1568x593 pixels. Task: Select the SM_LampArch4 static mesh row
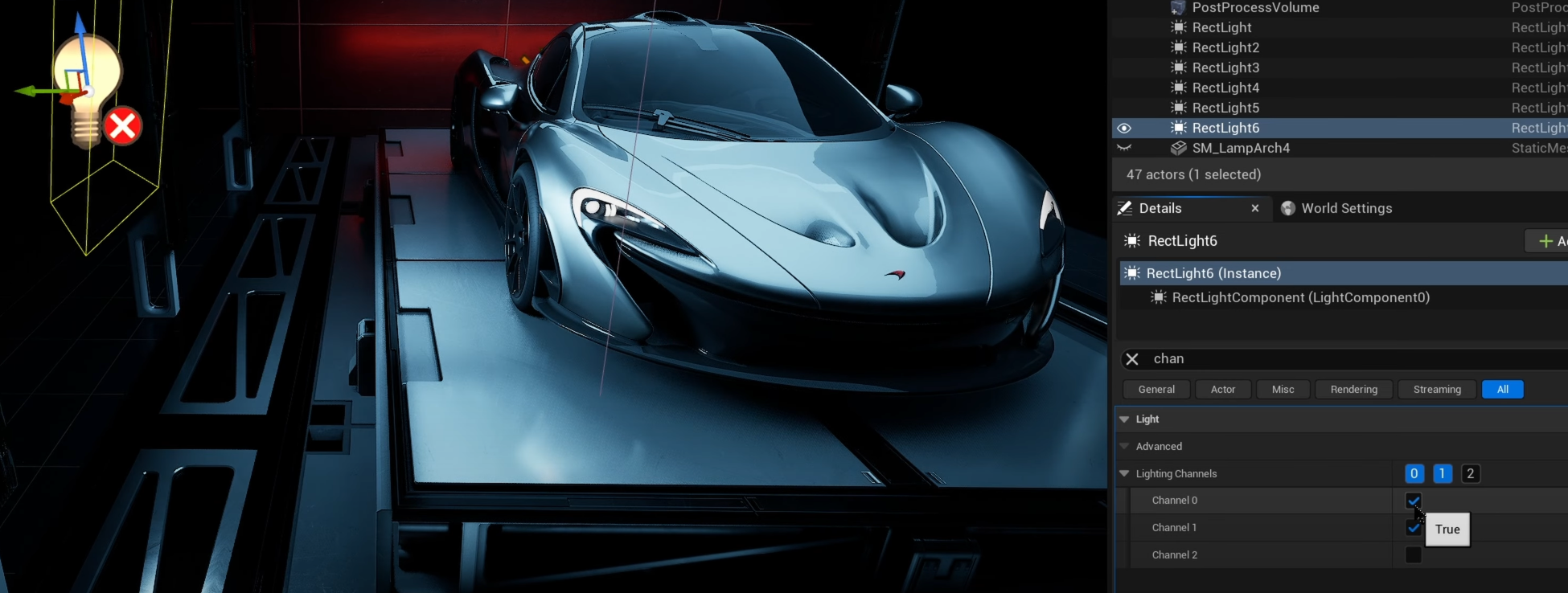pyautogui.click(x=1241, y=148)
